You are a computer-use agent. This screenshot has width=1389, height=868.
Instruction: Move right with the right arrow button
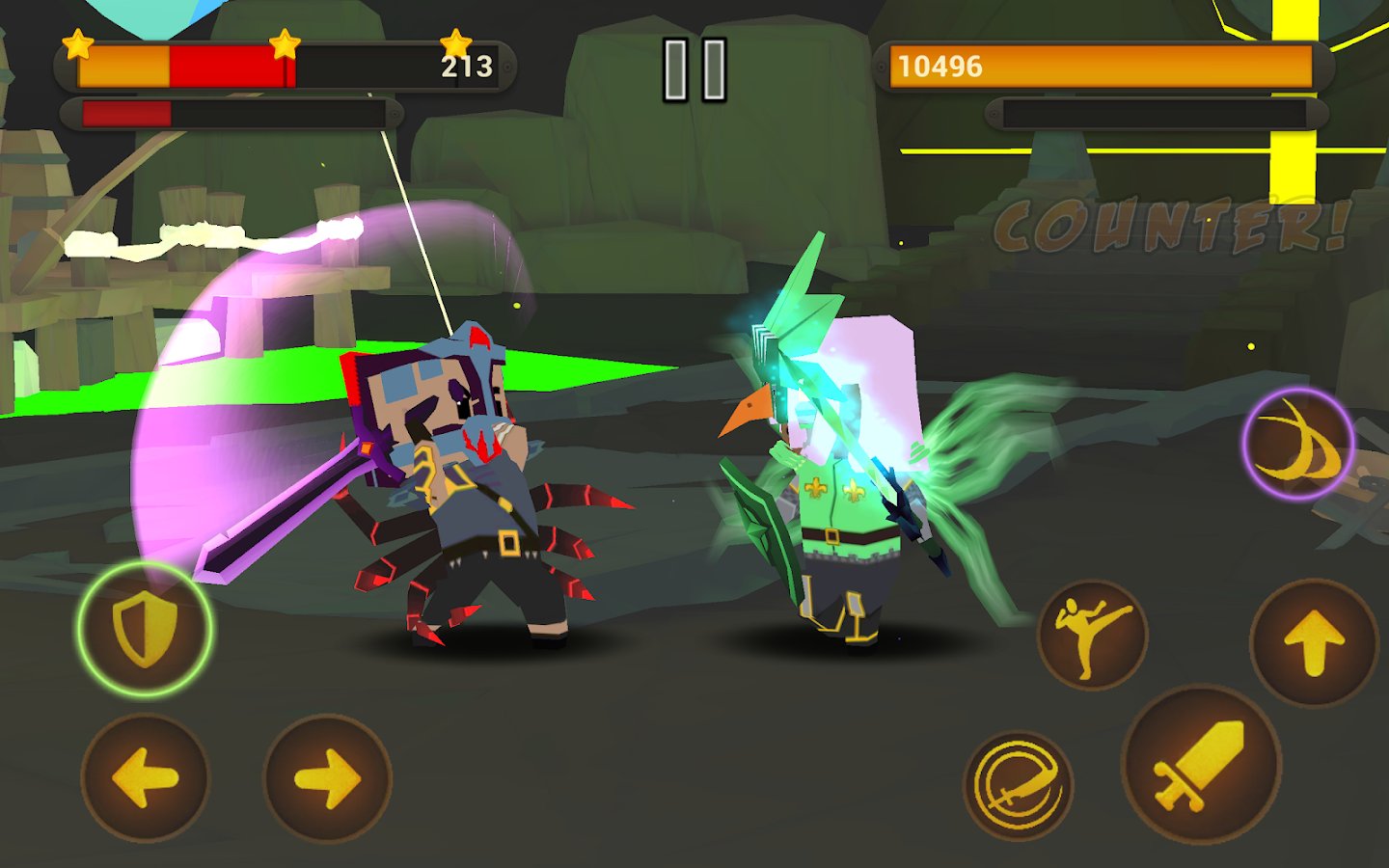tap(327, 777)
